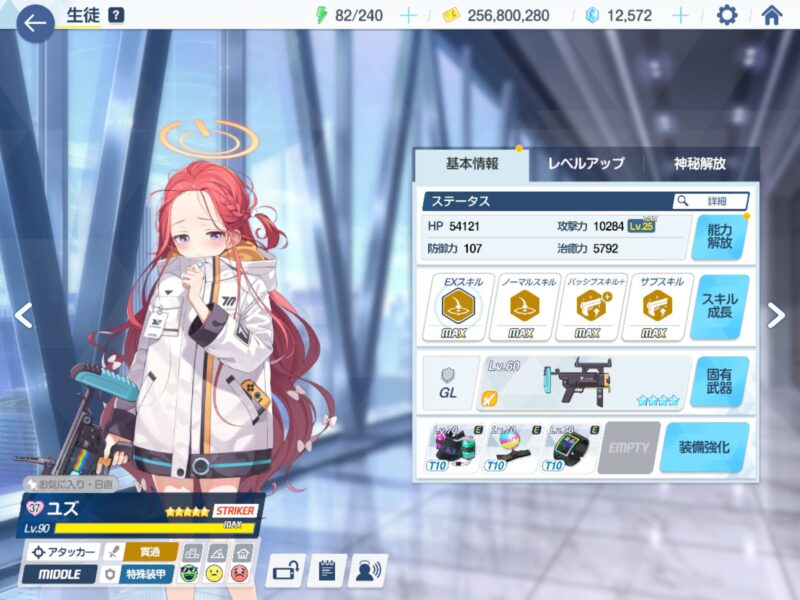Open the home screen via house icon
Viewport: 800px width, 600px height.
772,15
